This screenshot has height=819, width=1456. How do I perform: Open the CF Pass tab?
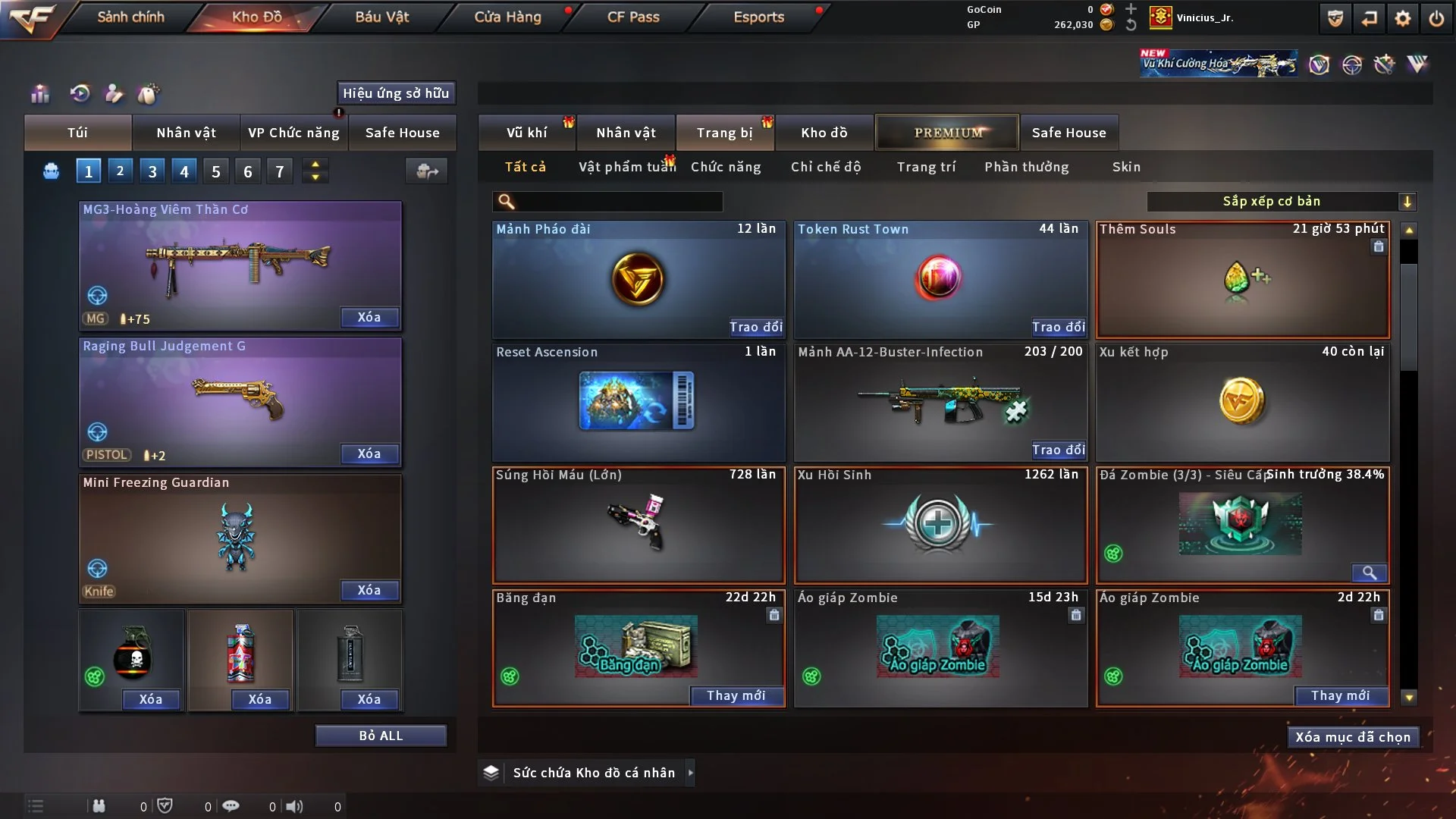pyautogui.click(x=633, y=17)
